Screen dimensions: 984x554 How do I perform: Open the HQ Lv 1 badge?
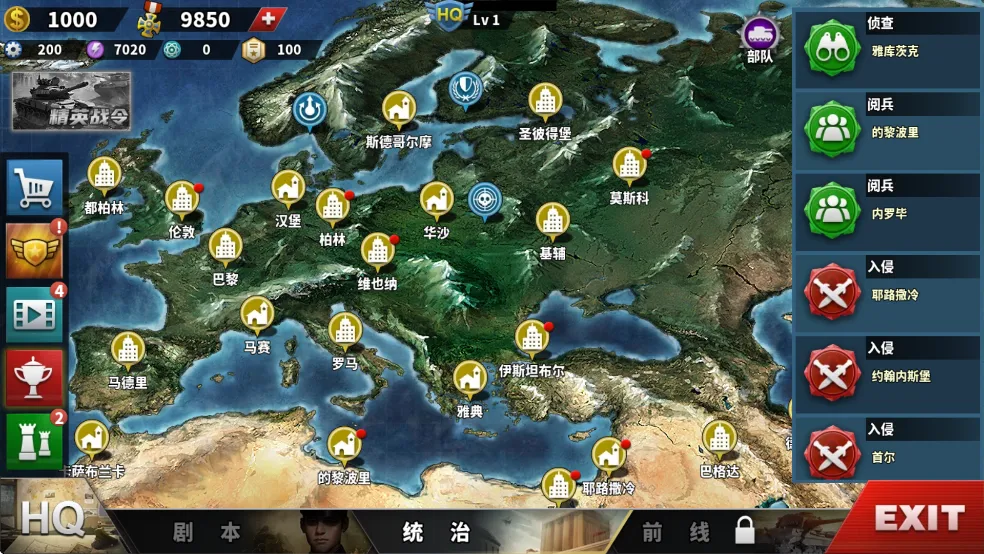(x=465, y=17)
